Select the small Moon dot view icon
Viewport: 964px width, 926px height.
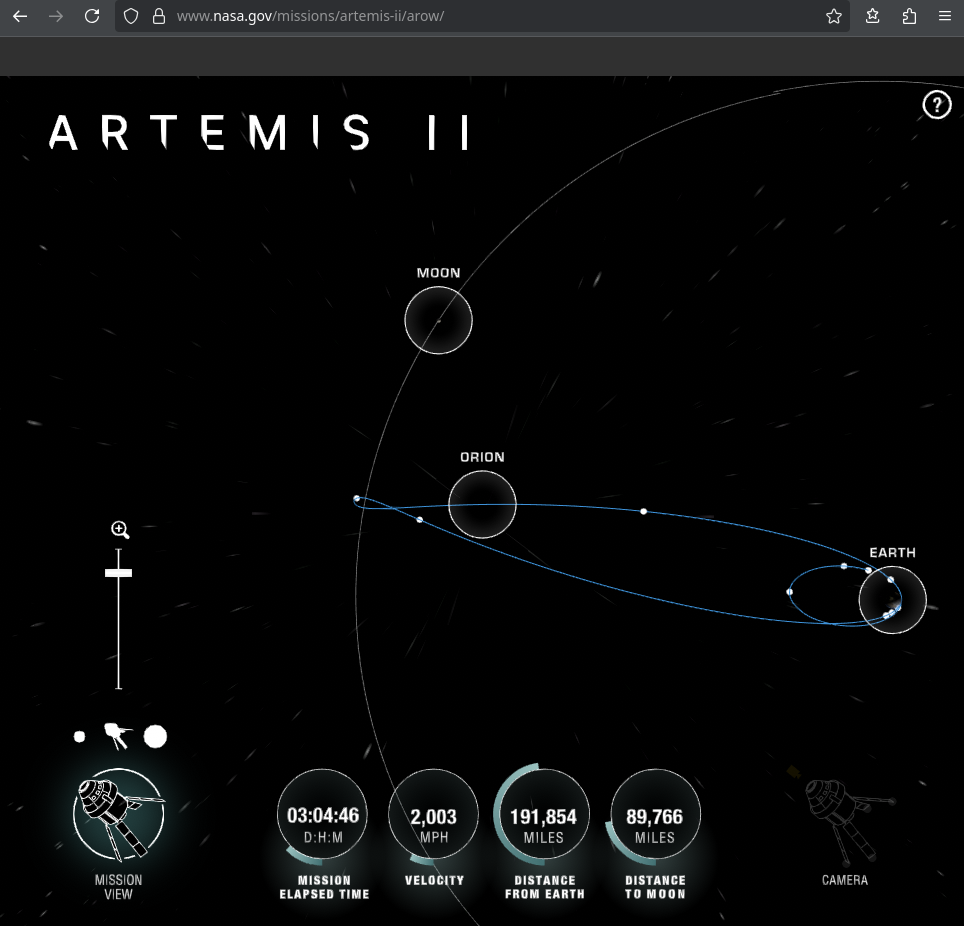pos(80,737)
